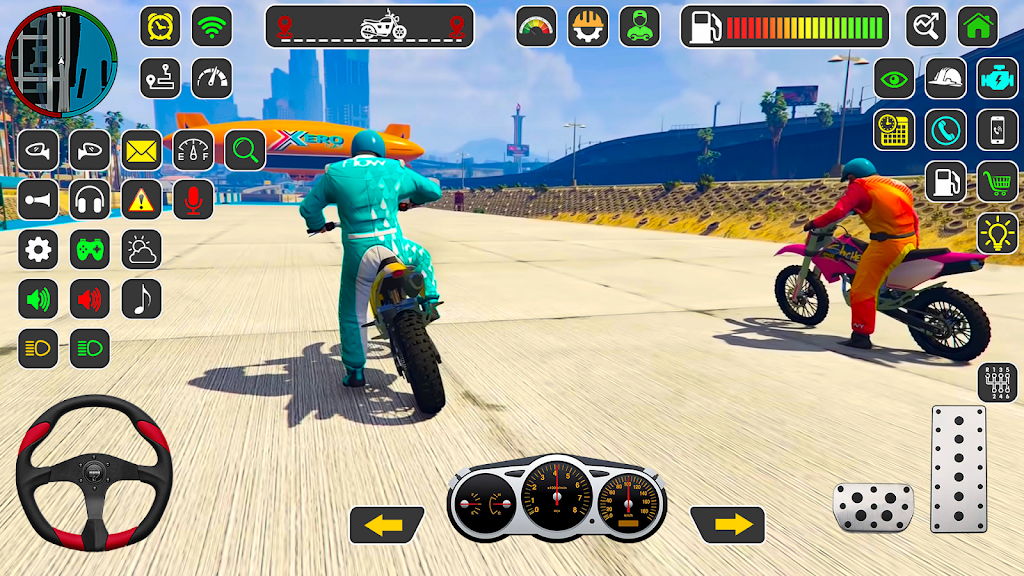The image size is (1024, 576).
Task: Sound the horn button
Action: click(x=38, y=200)
